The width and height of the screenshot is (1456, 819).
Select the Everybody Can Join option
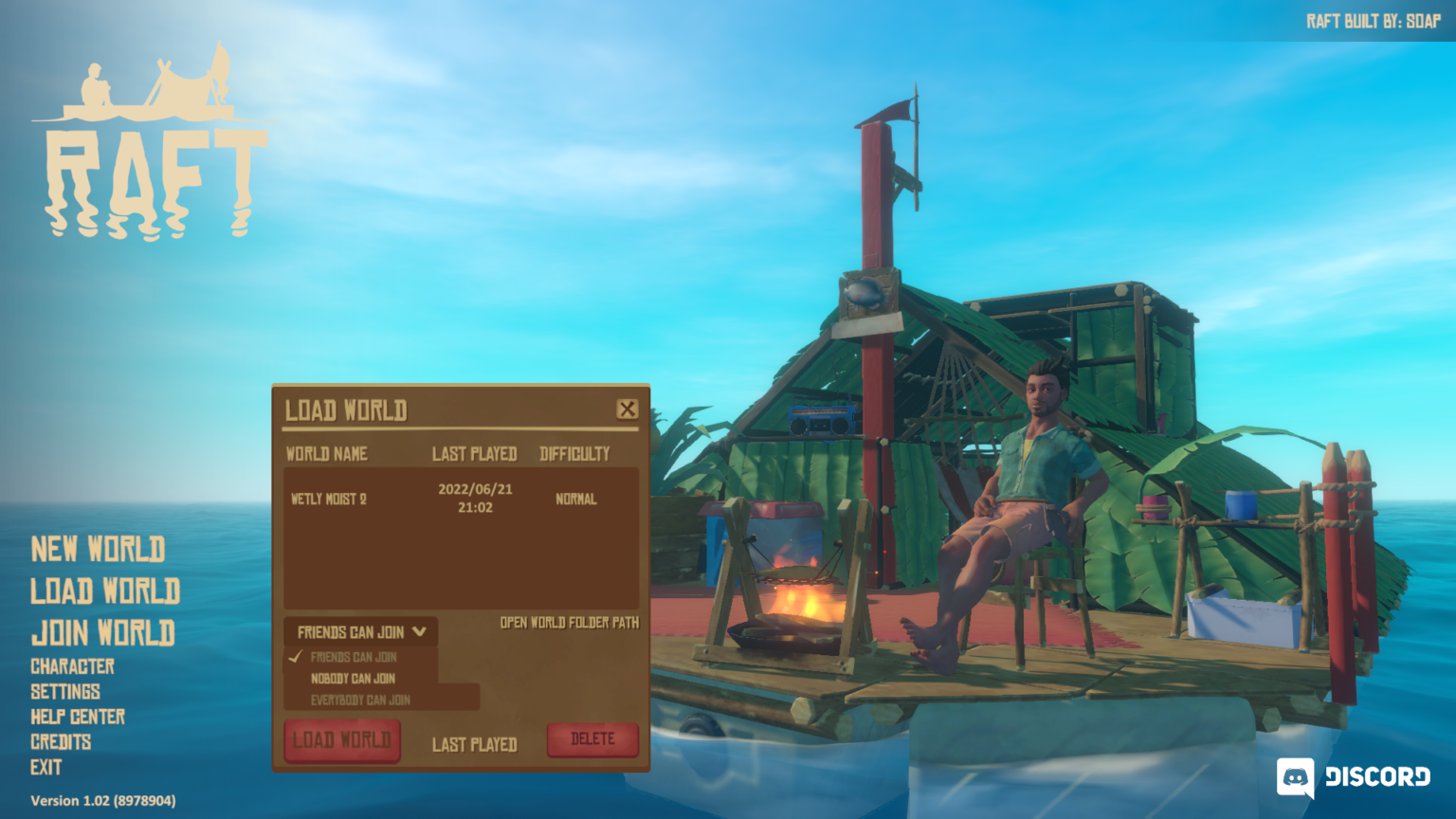[x=361, y=699]
